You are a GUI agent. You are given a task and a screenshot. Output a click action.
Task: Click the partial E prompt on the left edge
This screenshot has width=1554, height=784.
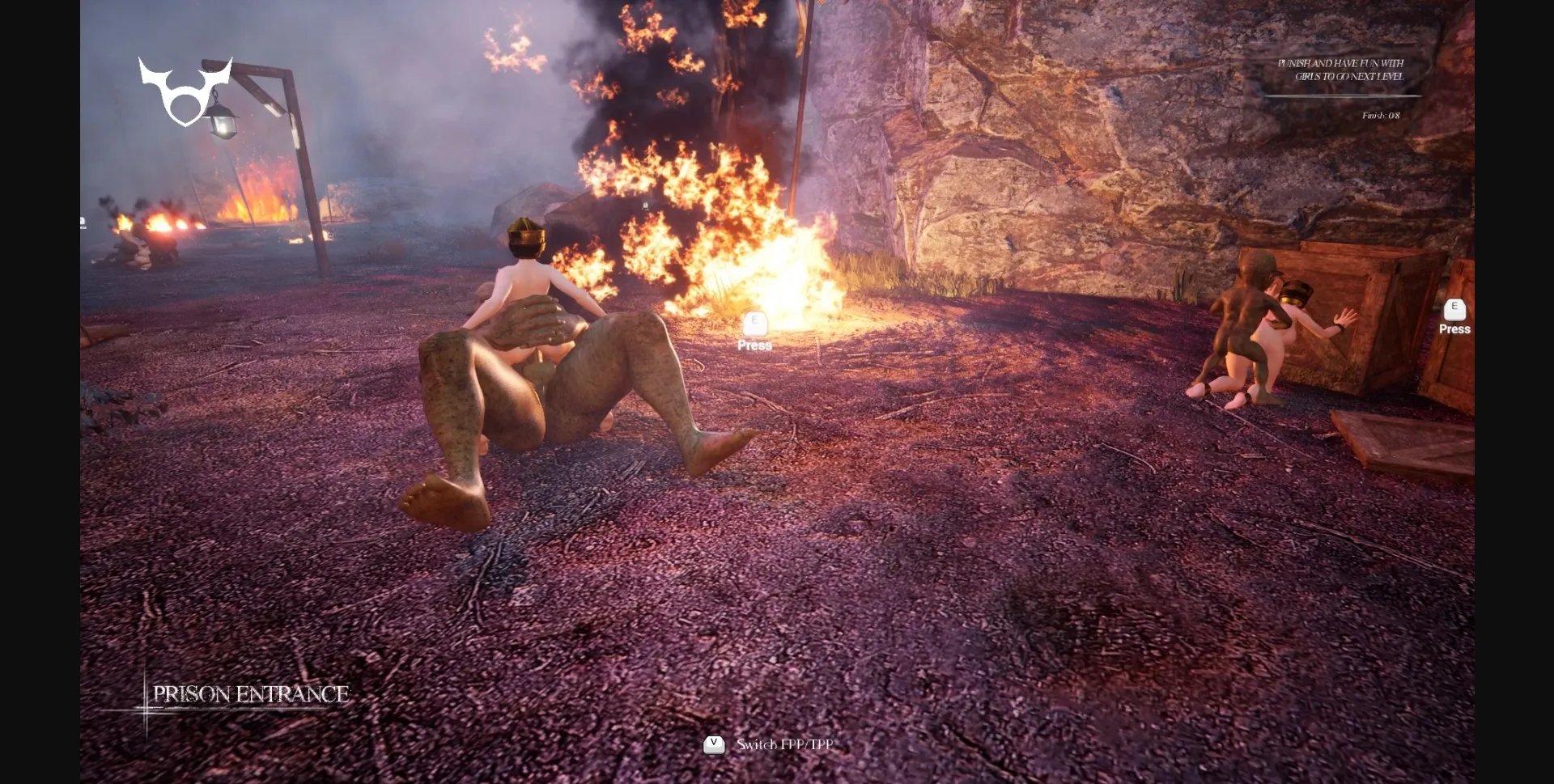[x=83, y=218]
